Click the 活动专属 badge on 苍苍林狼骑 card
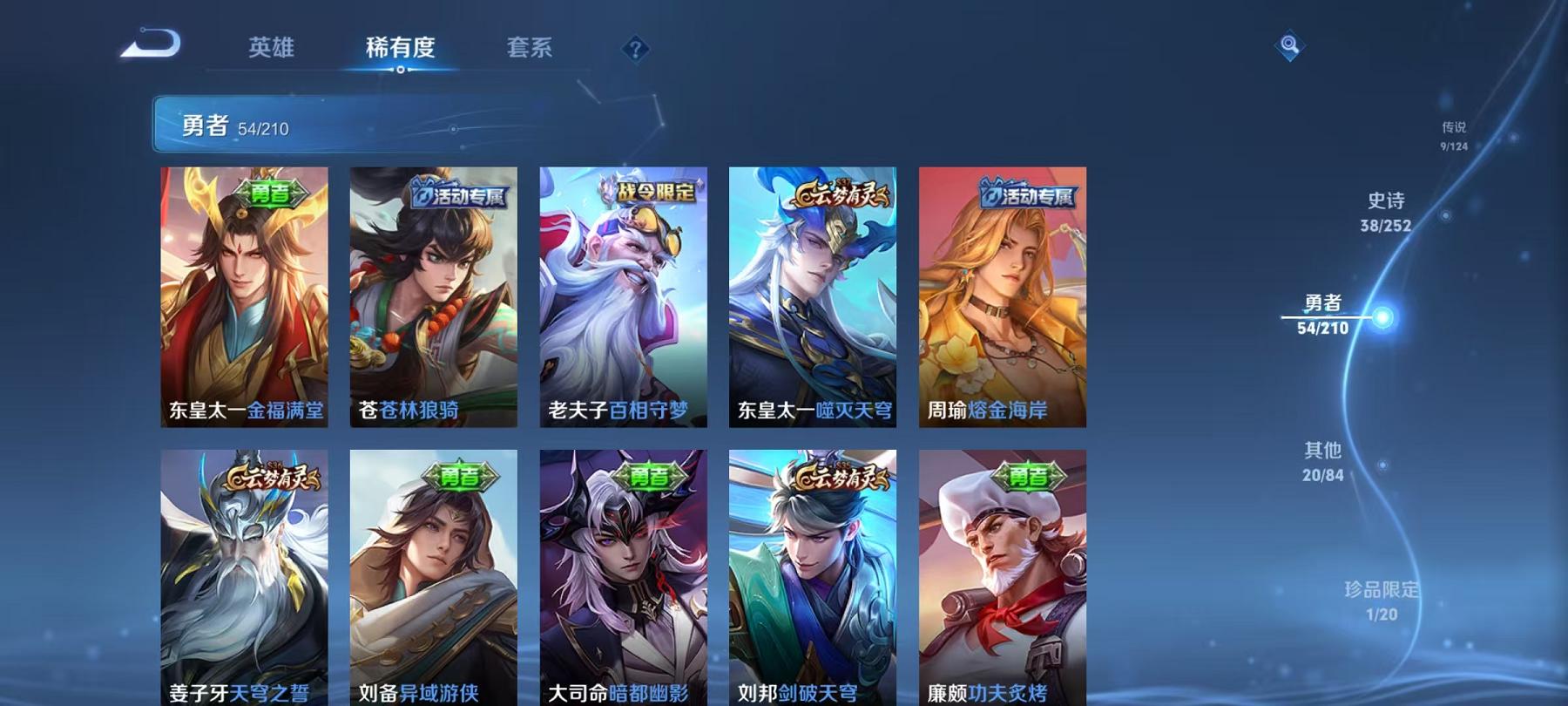The height and width of the screenshot is (706, 1568). [460, 197]
